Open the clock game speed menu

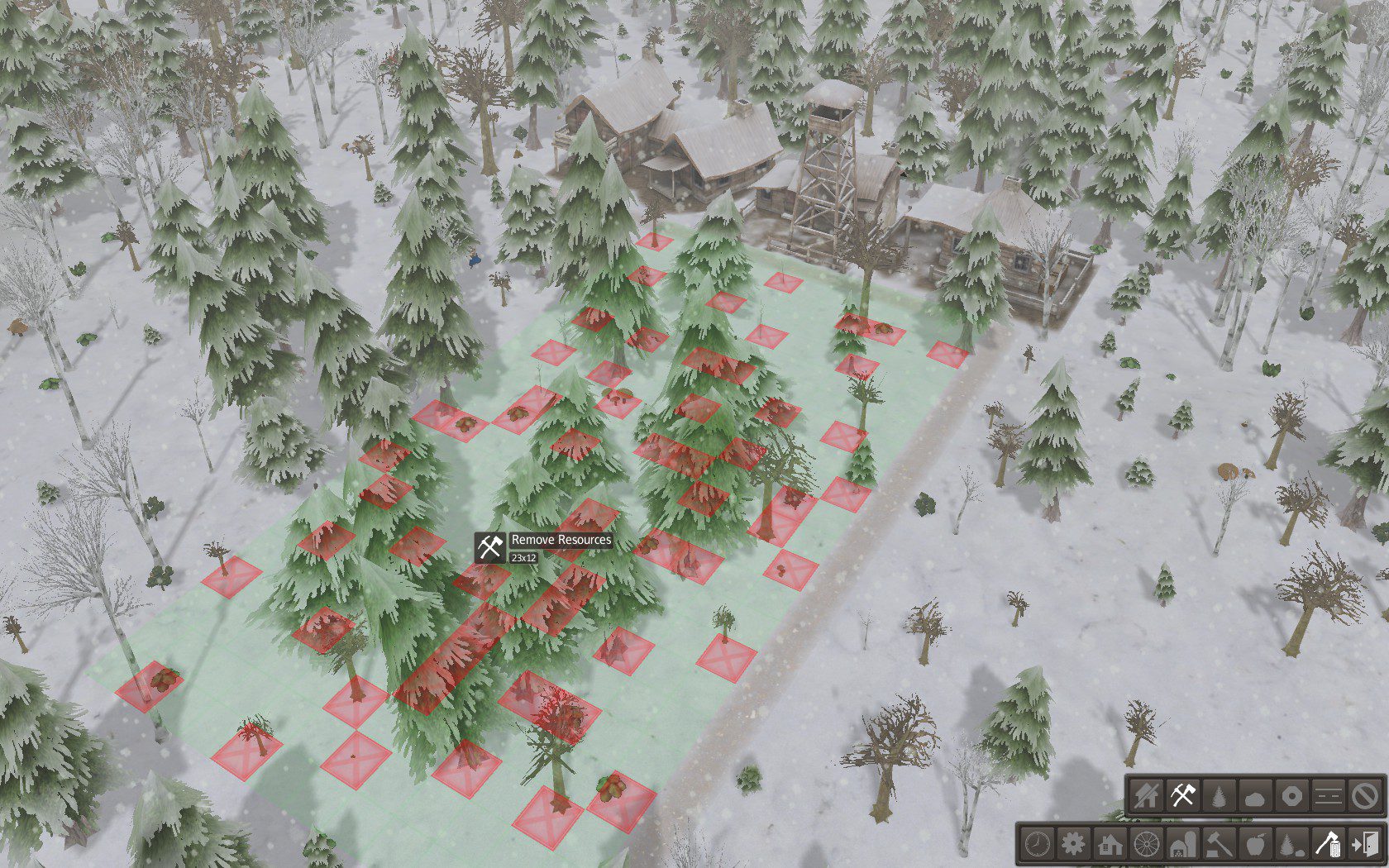[x=1037, y=844]
